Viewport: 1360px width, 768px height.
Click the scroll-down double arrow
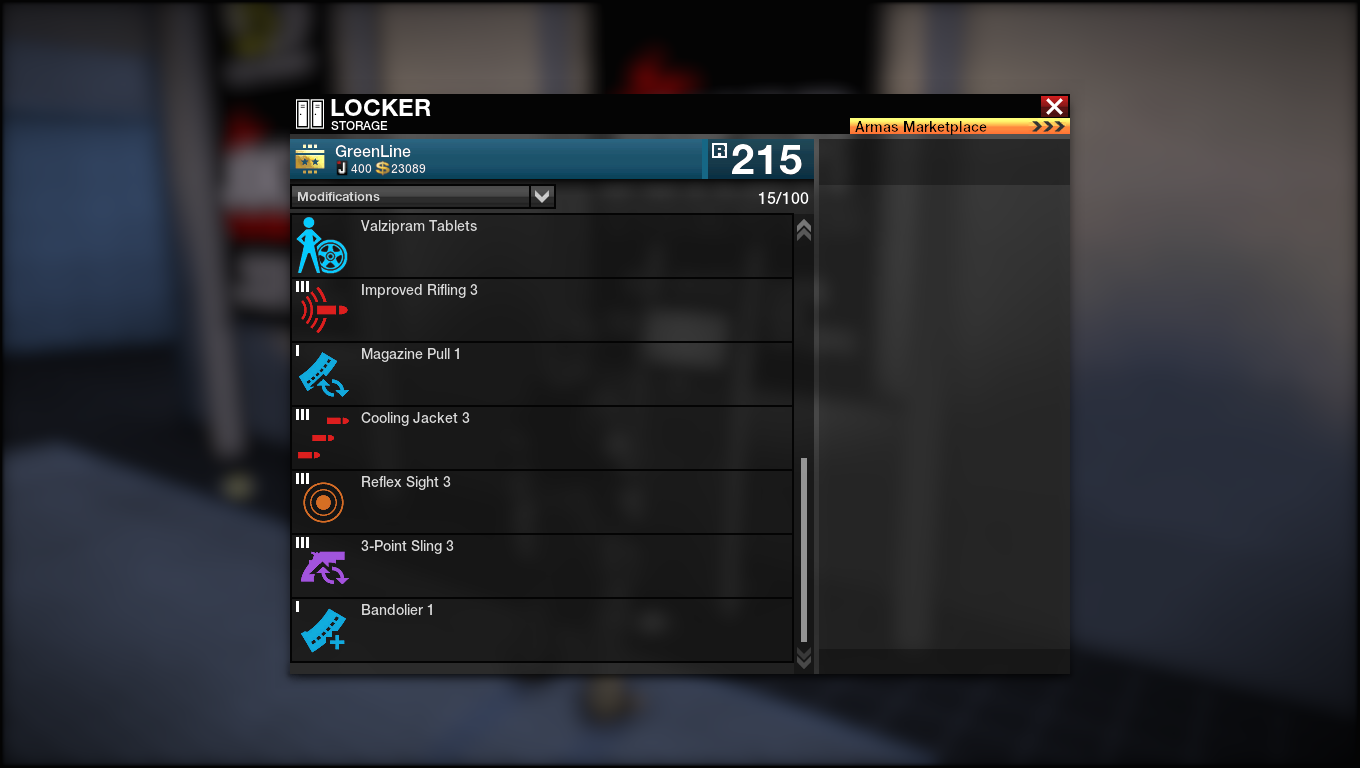tap(803, 656)
